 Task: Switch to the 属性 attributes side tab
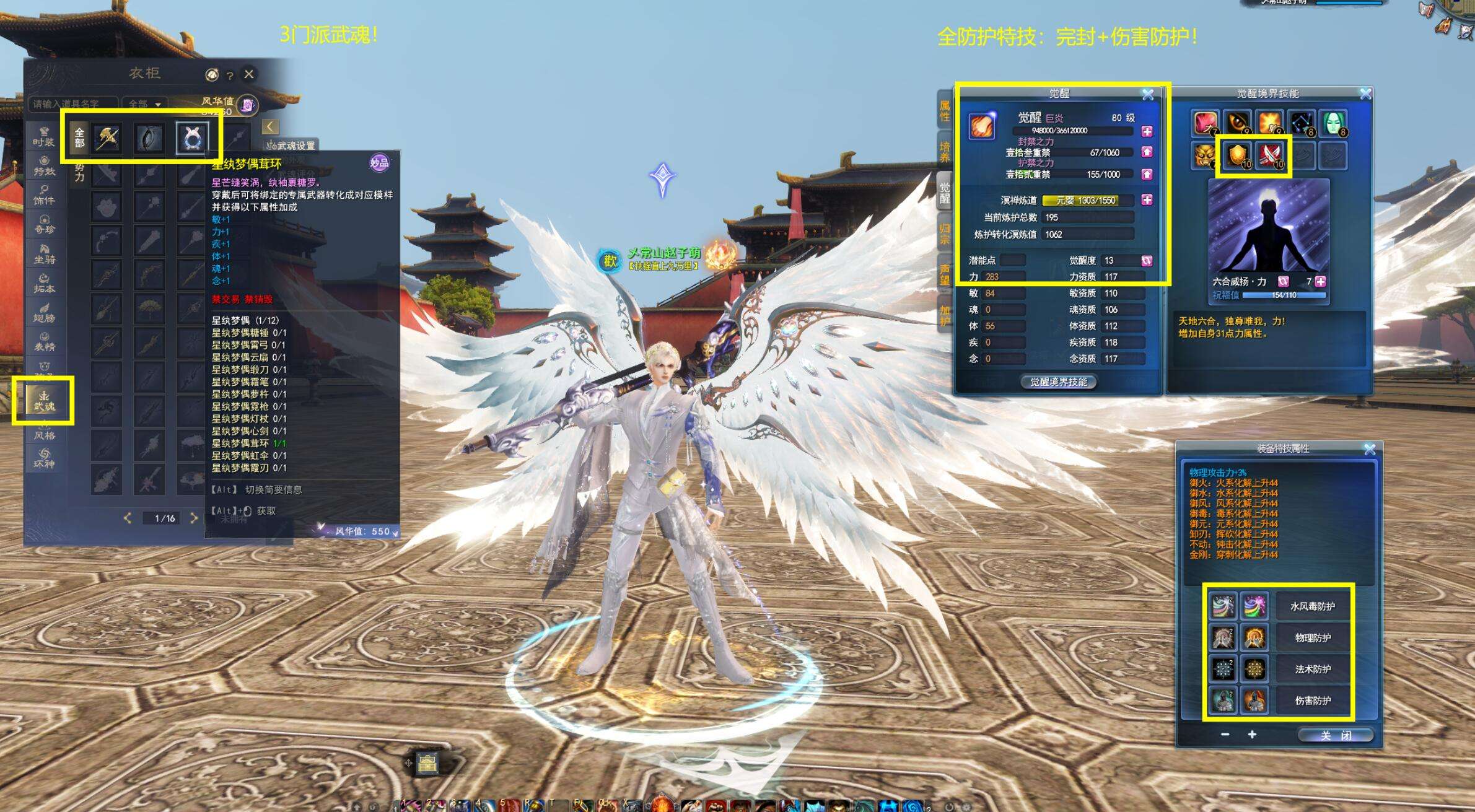point(945,111)
